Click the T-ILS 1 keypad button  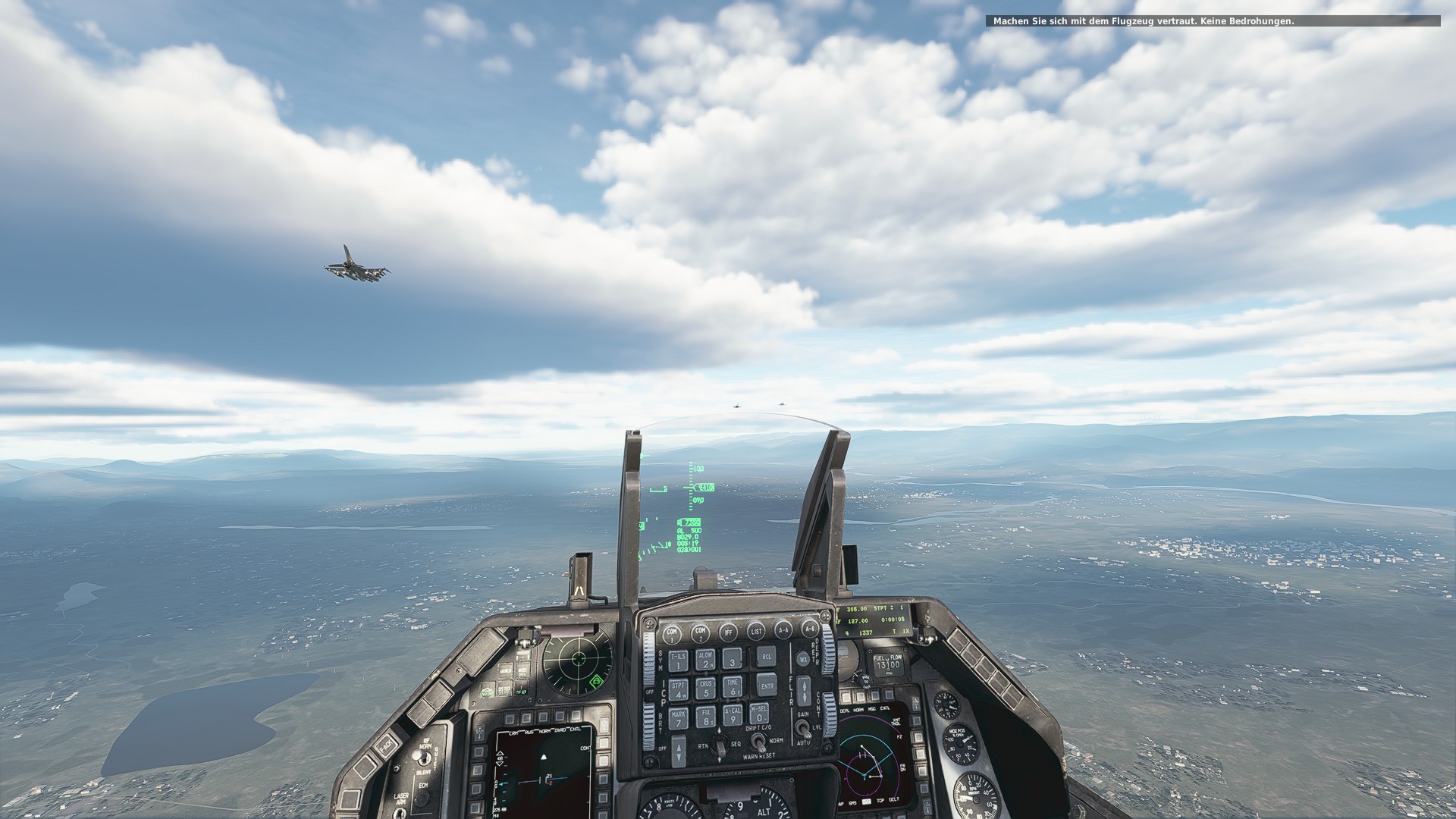(677, 661)
